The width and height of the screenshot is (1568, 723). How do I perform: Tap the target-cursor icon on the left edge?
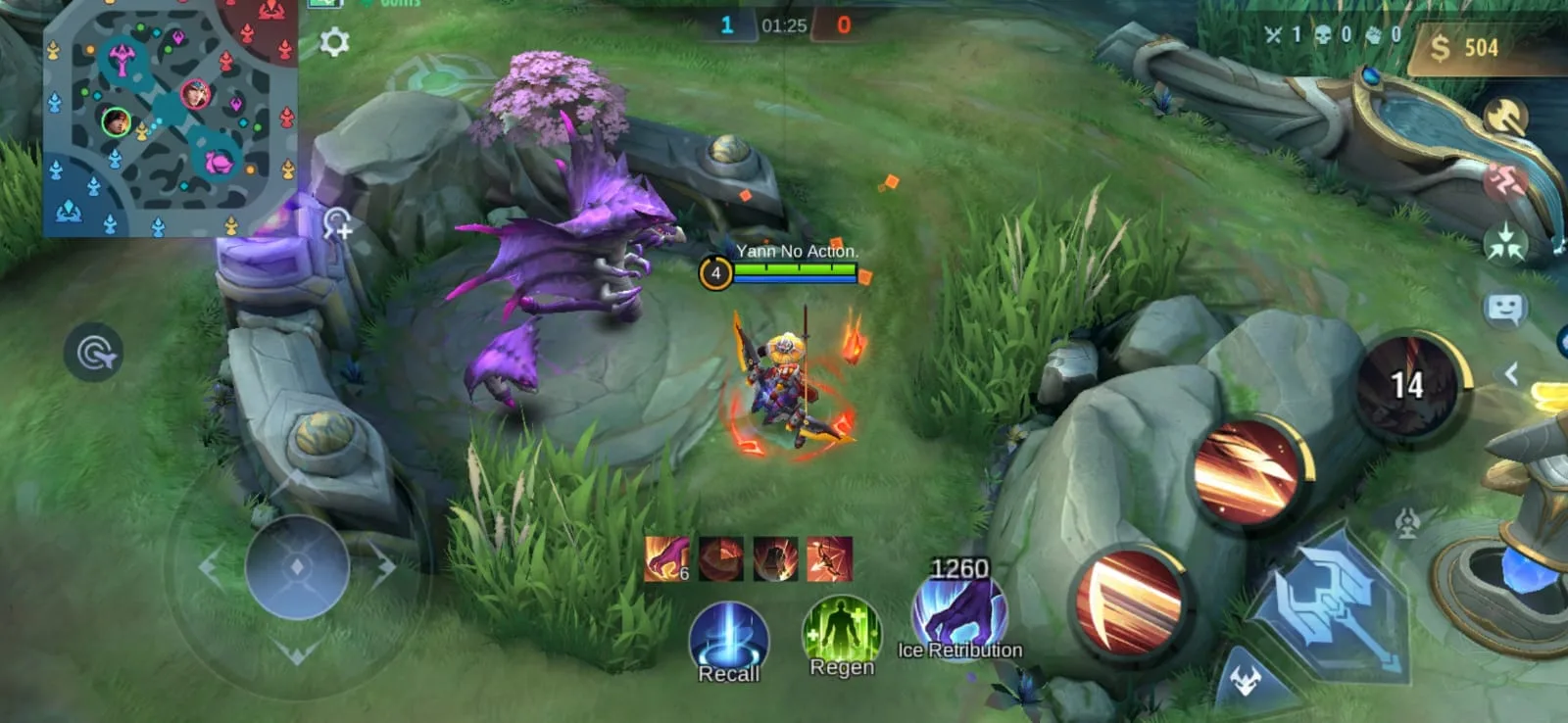click(94, 353)
